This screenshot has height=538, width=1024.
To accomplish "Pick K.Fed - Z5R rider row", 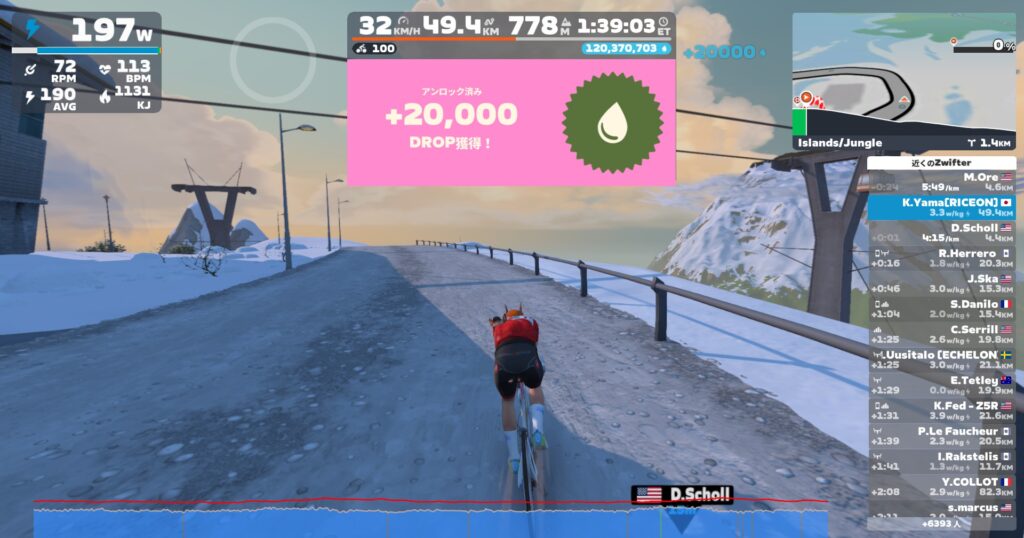I will point(942,411).
